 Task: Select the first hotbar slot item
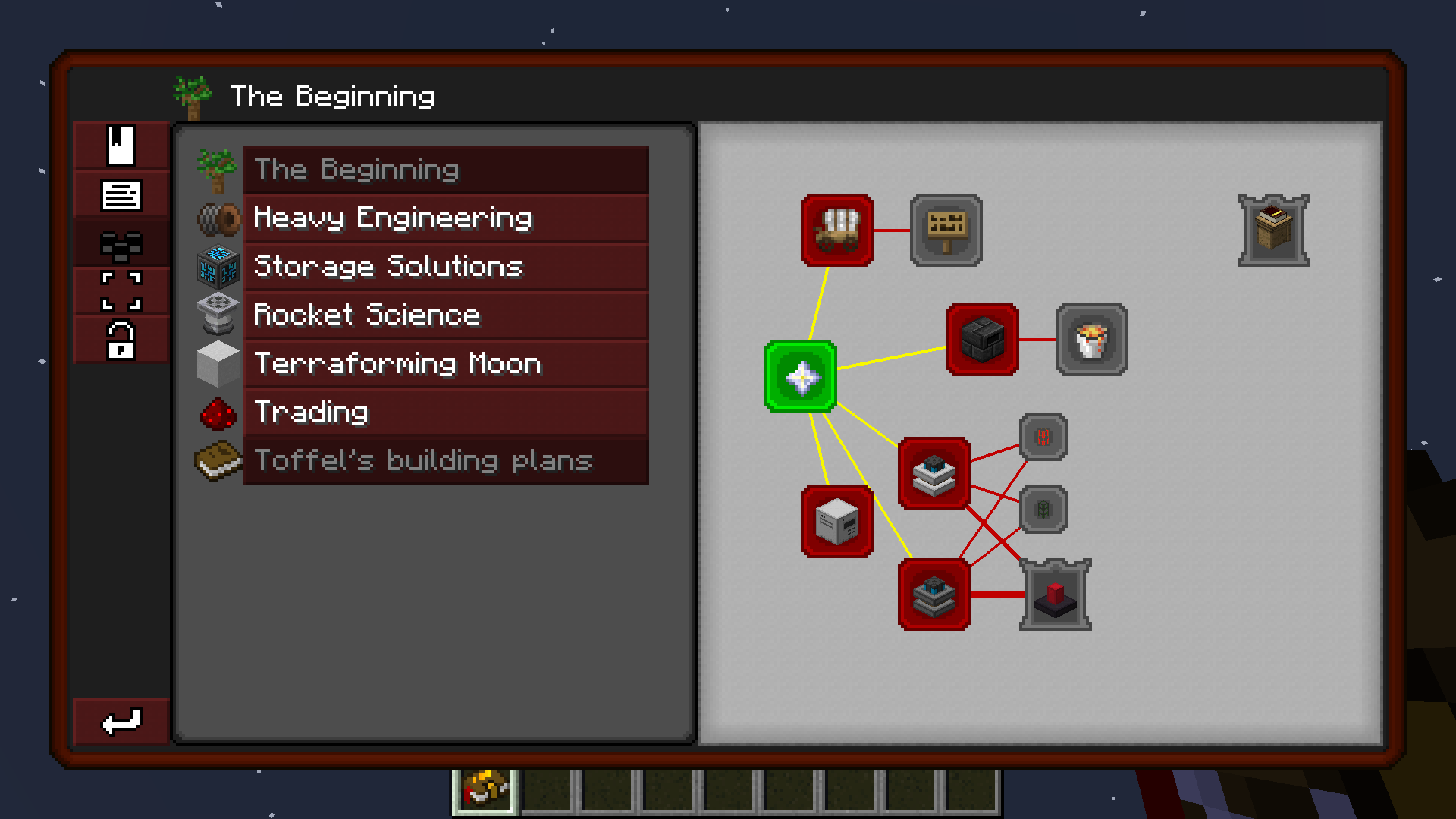(x=483, y=789)
